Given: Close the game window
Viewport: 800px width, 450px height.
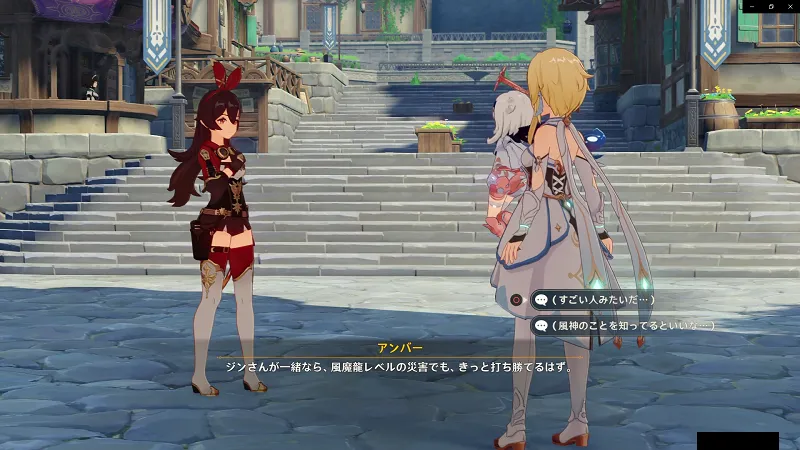Looking at the screenshot, I should pyautogui.click(x=790, y=7).
